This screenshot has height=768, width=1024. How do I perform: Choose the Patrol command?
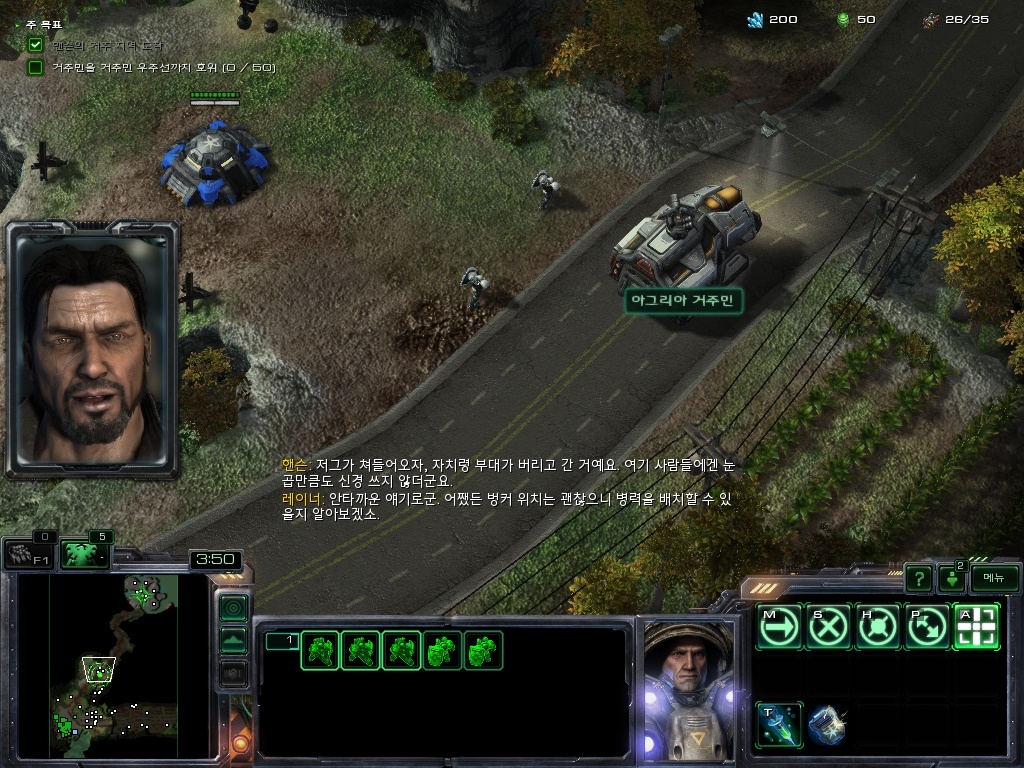tap(927, 627)
